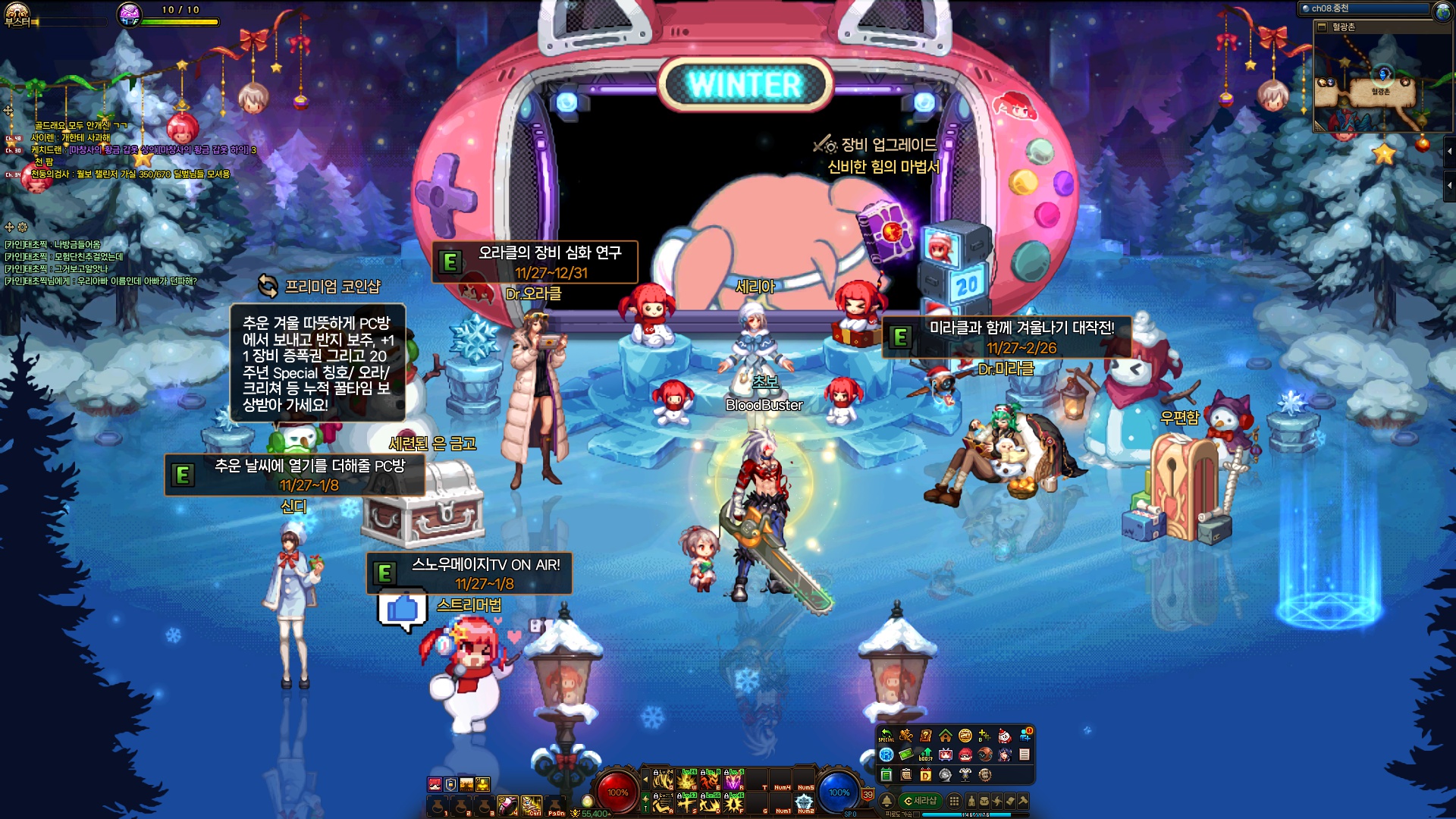Open the yellow D calendar icon

tap(925, 775)
